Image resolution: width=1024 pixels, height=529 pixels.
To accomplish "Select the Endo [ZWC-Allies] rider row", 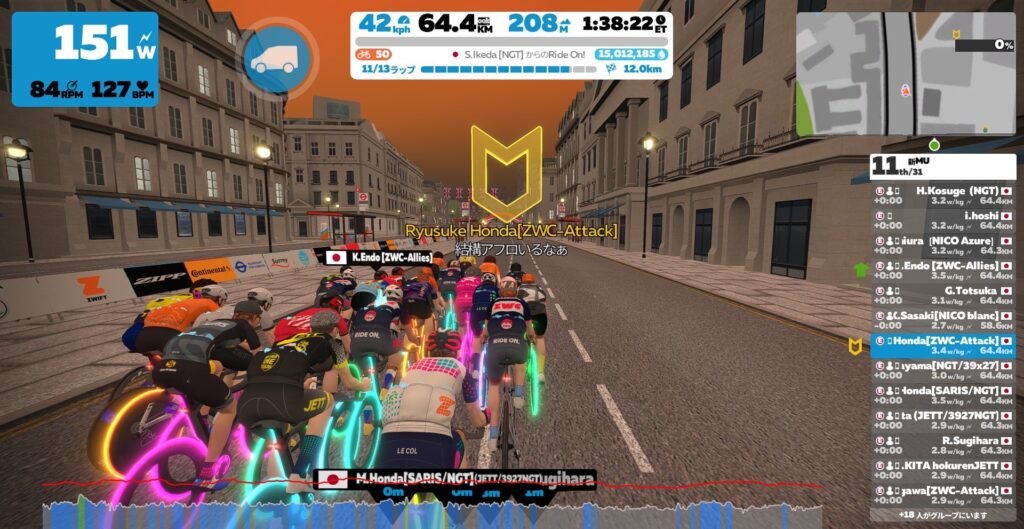I will pyautogui.click(x=943, y=269).
